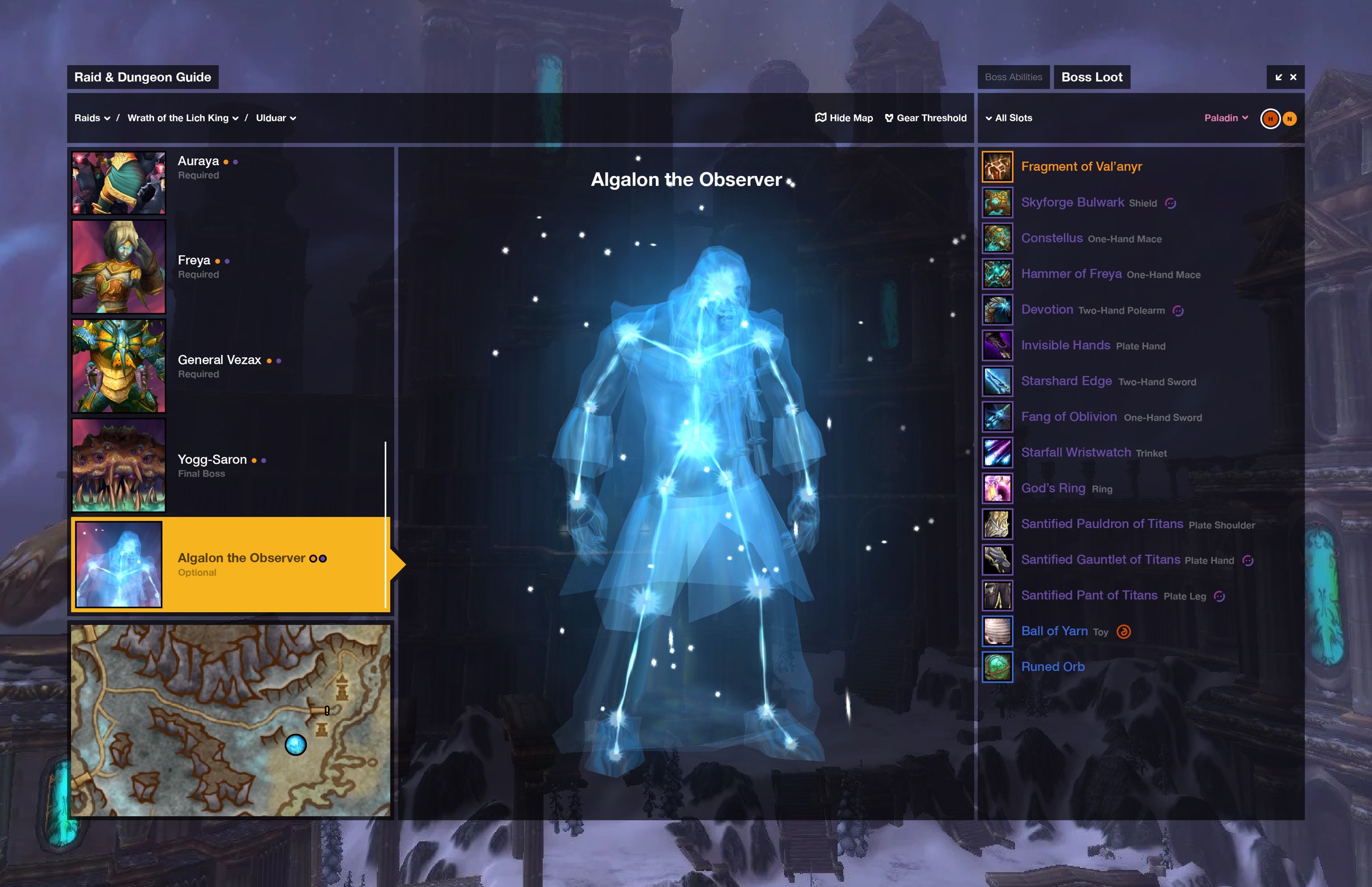Inspect the Starfall Wristwatch trinket

[1076, 453]
